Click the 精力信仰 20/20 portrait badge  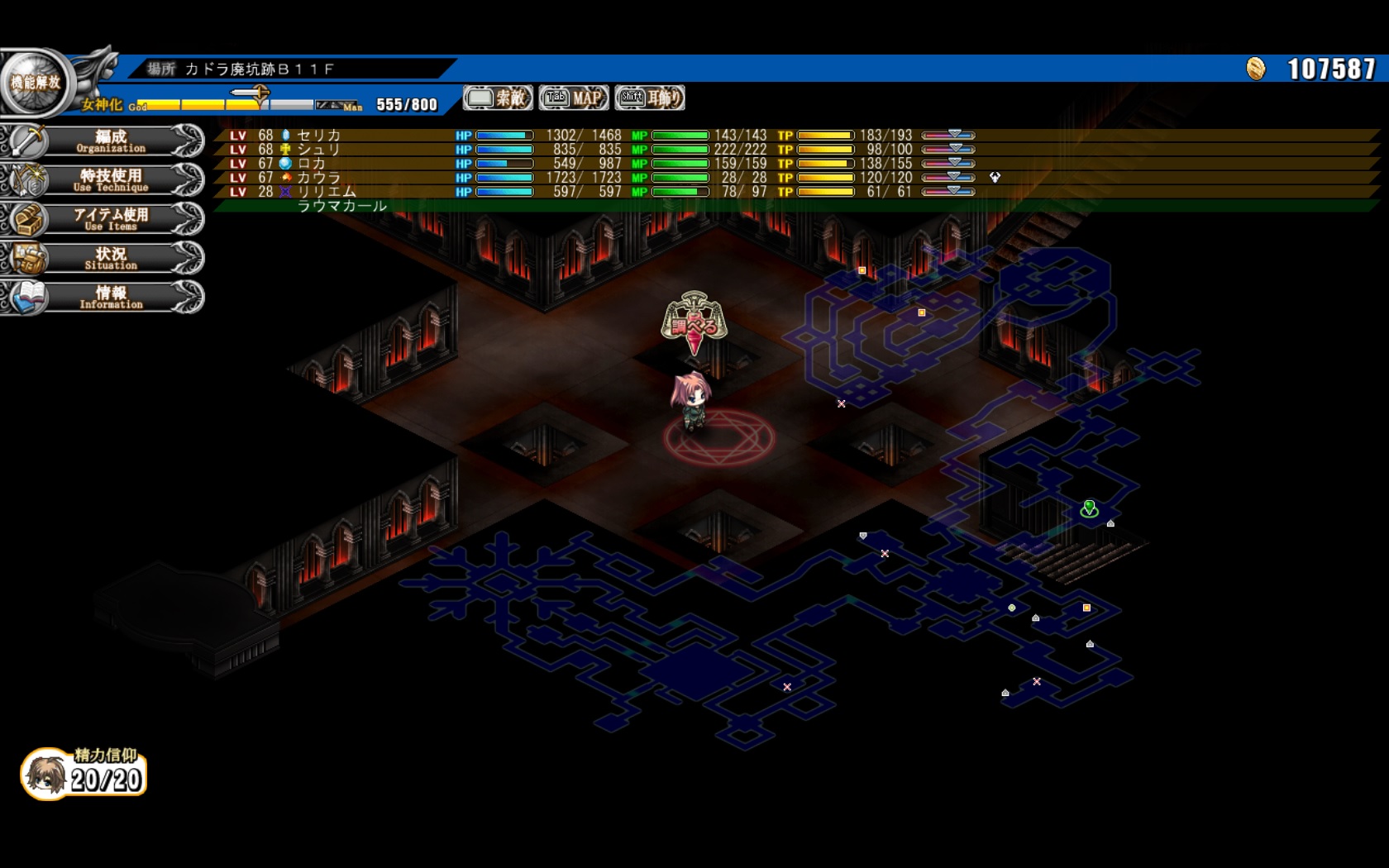tap(84, 775)
